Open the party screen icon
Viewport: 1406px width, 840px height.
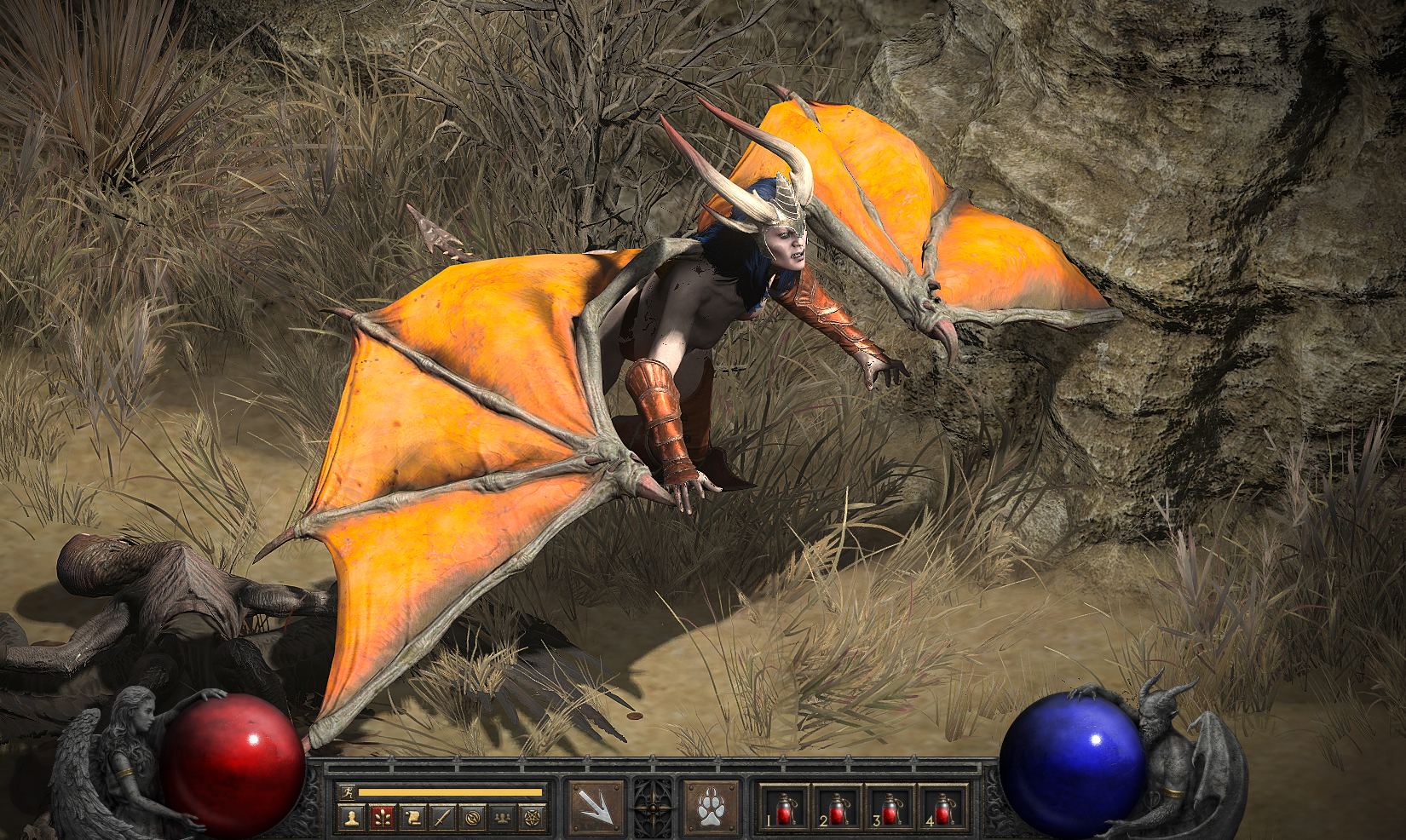[x=503, y=818]
